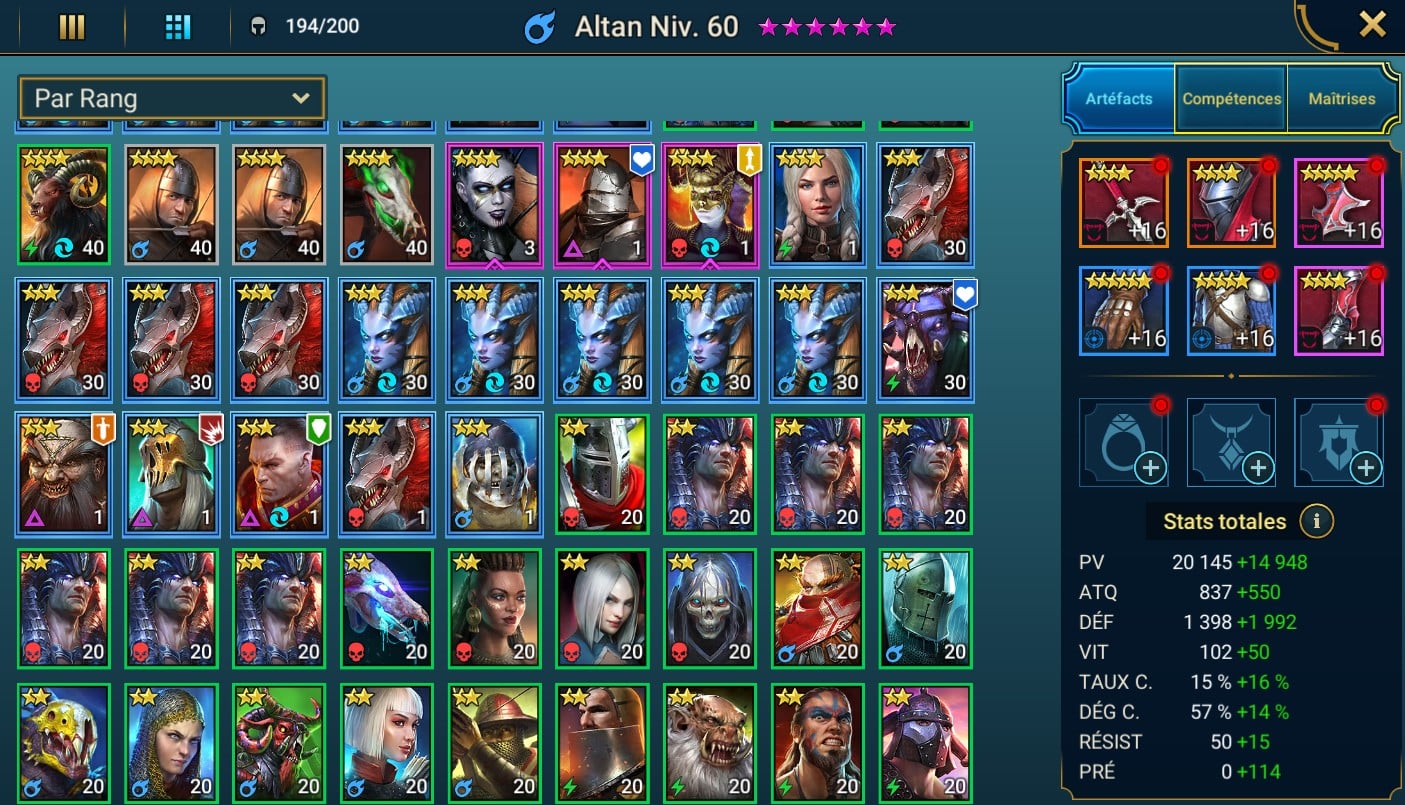1405x805 pixels.
Task: Close the champion screen with the X
Action: pos(1372,24)
